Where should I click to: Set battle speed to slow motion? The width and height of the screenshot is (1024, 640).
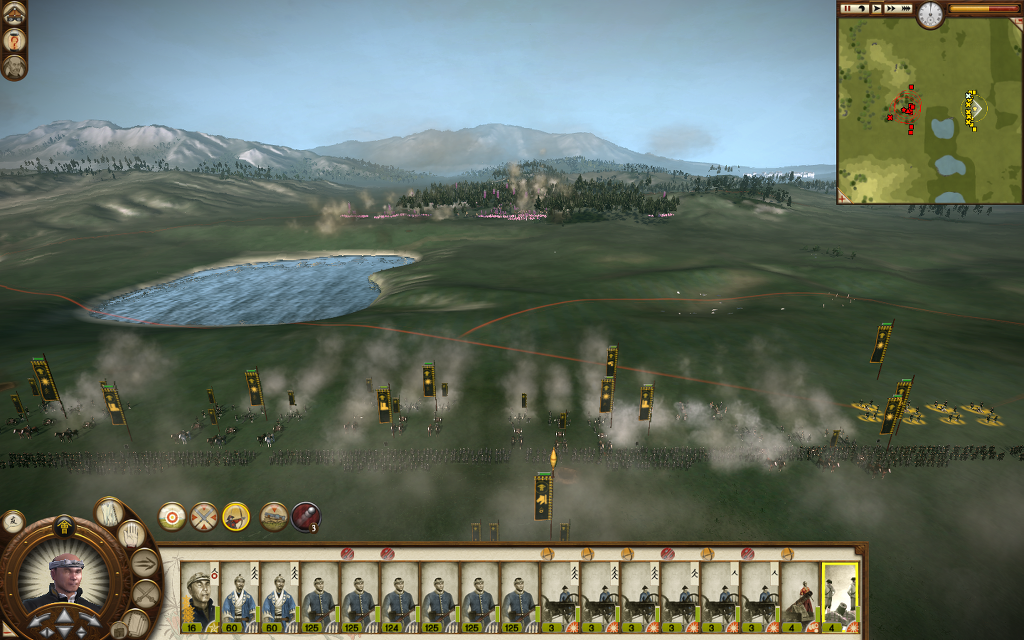[862, 9]
